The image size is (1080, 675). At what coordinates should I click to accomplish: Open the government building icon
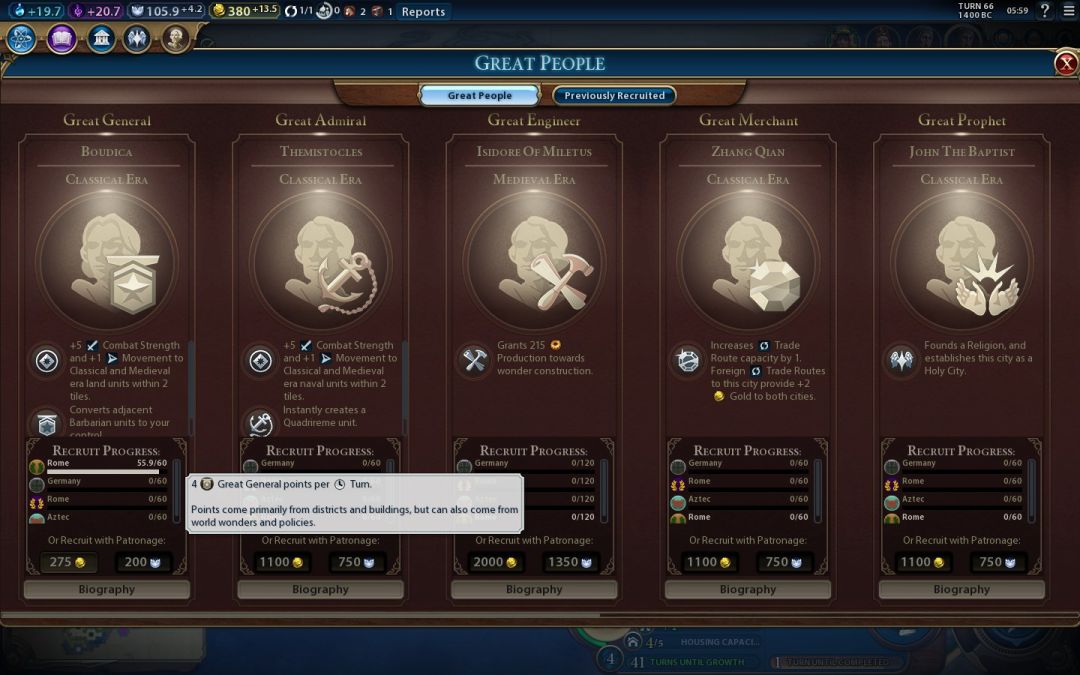click(100, 39)
